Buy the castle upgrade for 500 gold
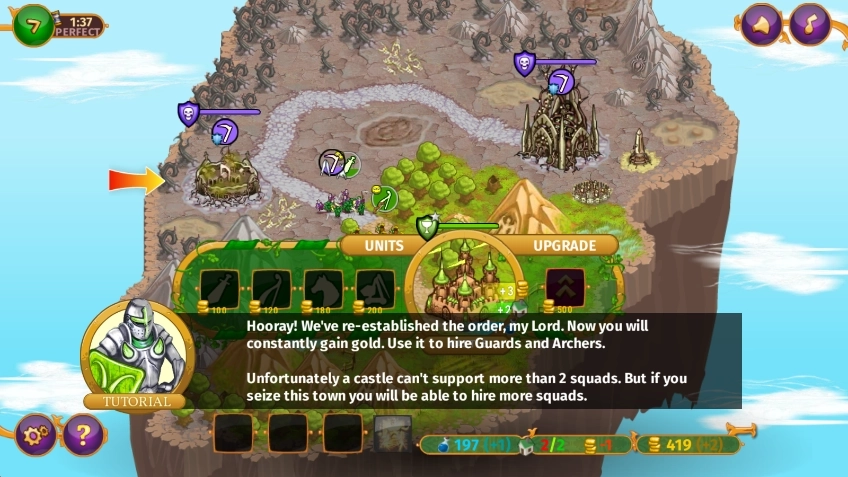 pyautogui.click(x=565, y=289)
